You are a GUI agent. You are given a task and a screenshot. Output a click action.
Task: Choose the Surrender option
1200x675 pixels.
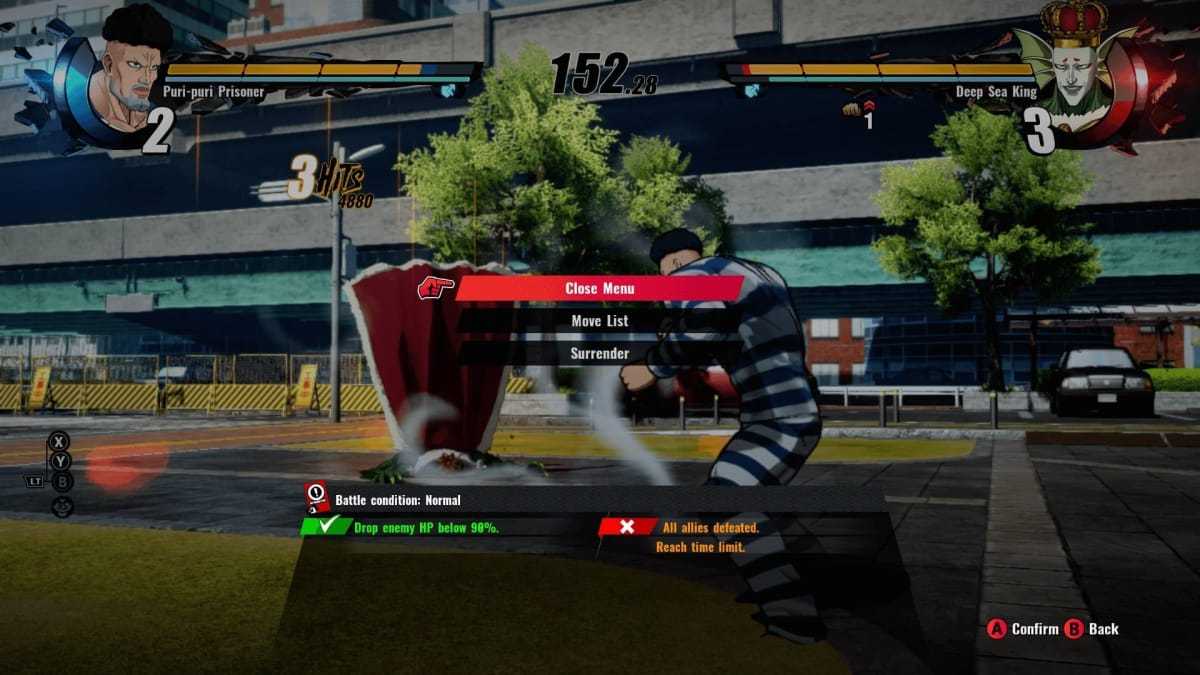[x=599, y=353]
